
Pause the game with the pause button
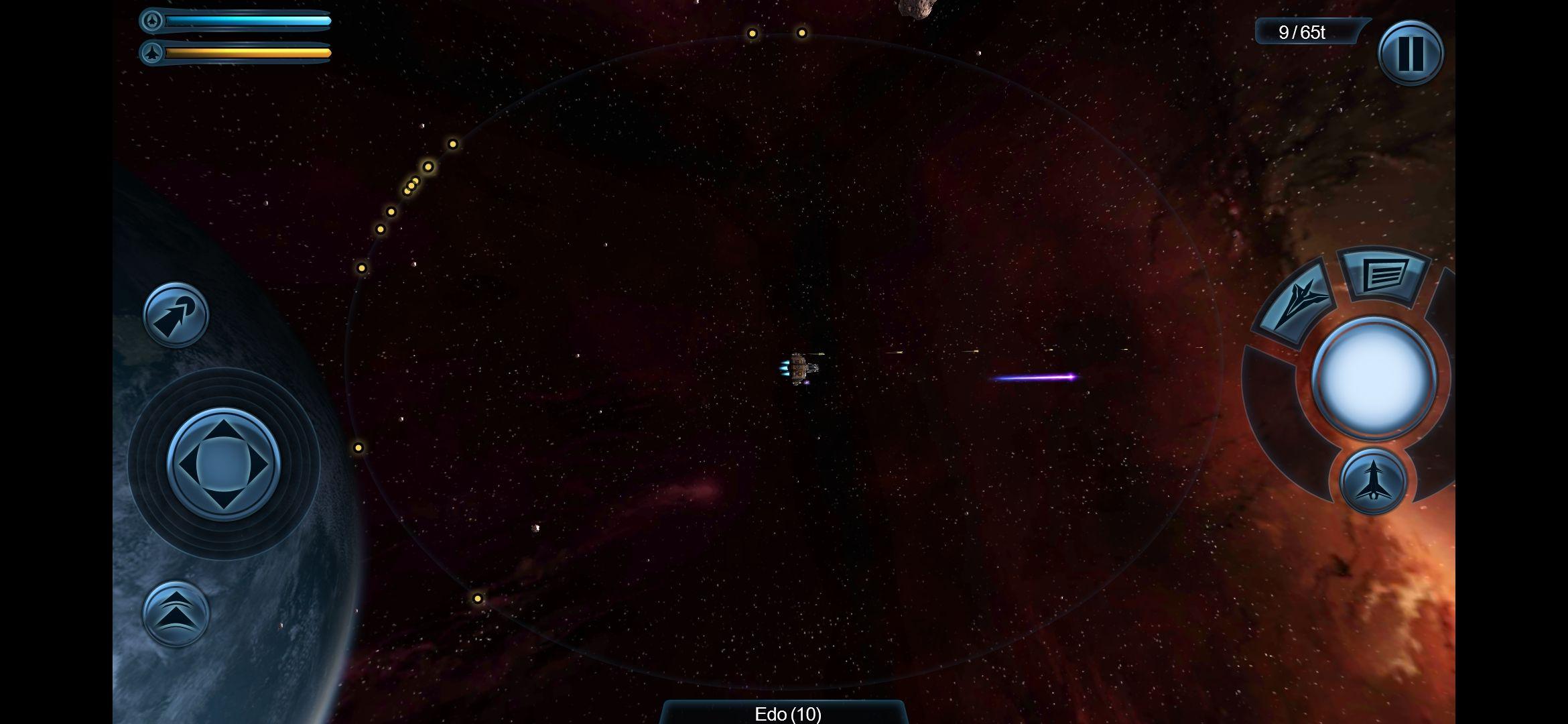(1410, 53)
